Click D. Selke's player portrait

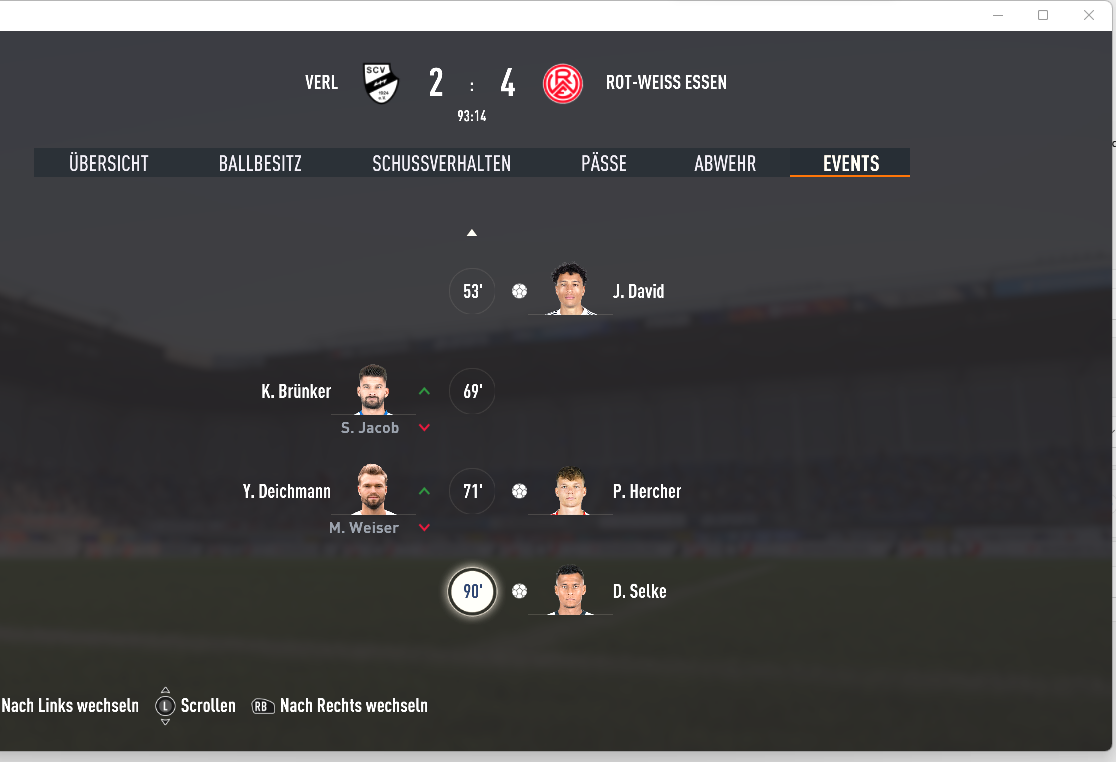coord(570,590)
